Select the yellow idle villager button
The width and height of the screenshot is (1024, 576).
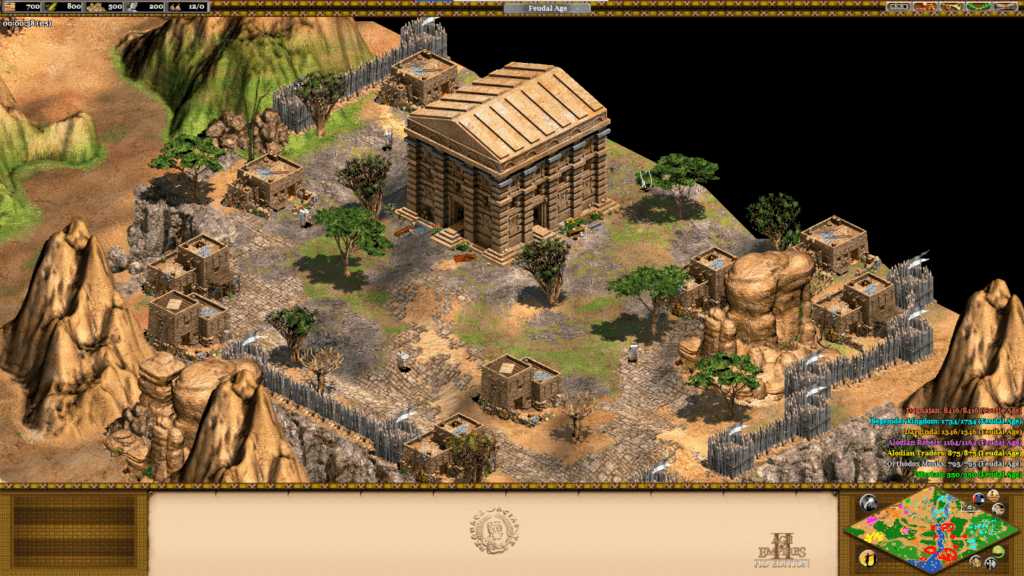click(x=866, y=557)
